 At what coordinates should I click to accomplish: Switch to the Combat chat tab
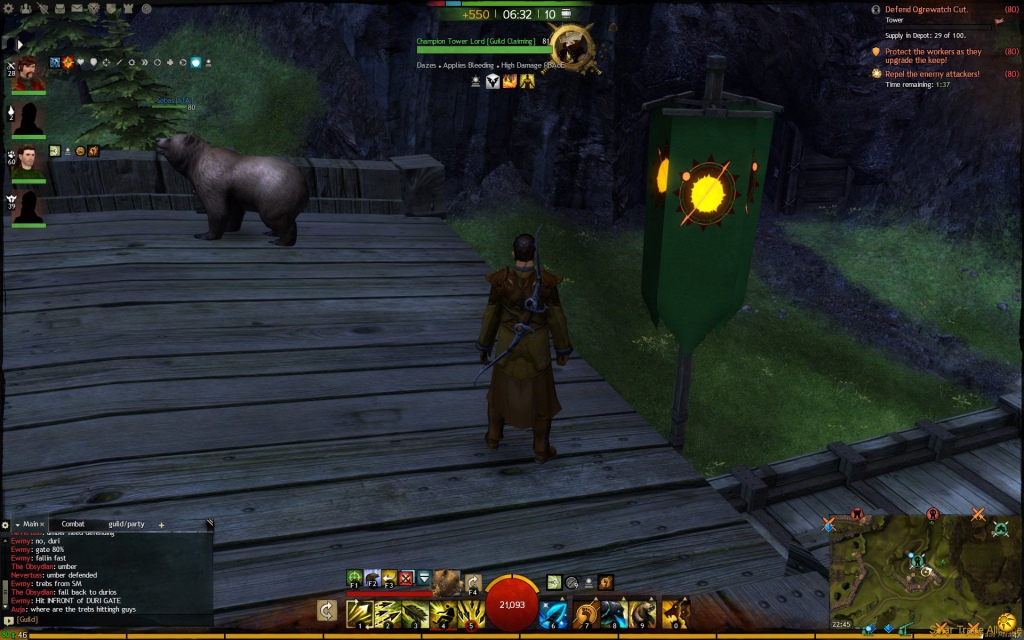pos(73,524)
